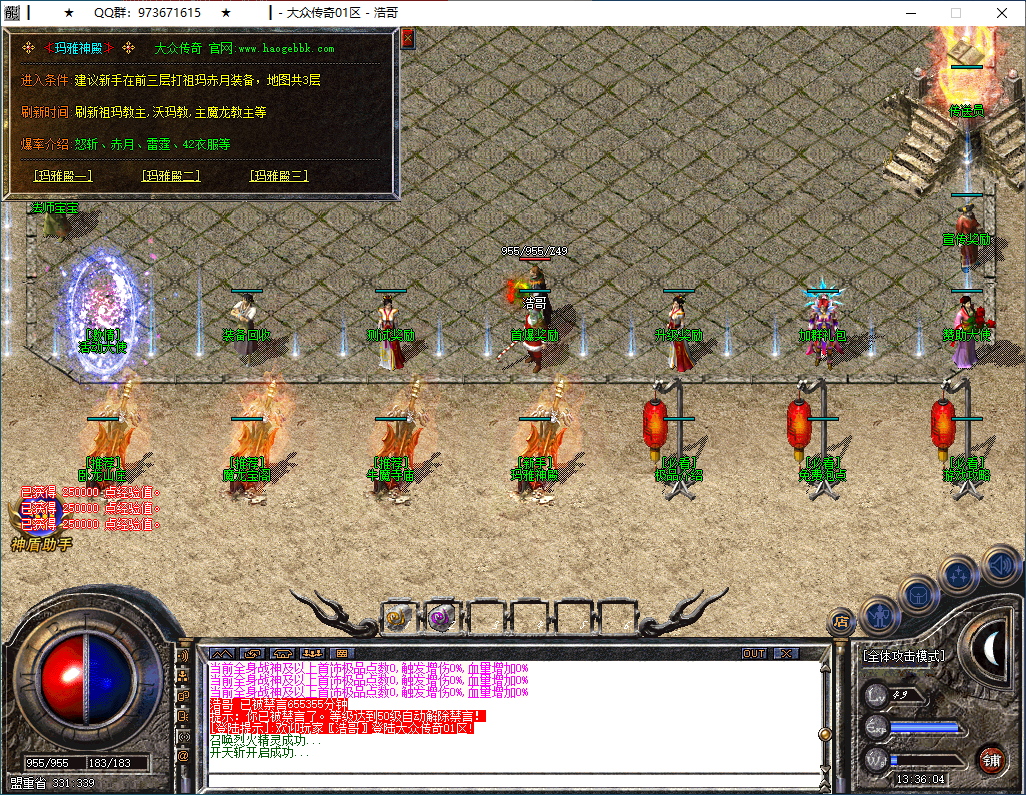This screenshot has width=1026, height=795.
Task: Close the 玛雅神殿 dialog with red X
Action: pos(407,39)
